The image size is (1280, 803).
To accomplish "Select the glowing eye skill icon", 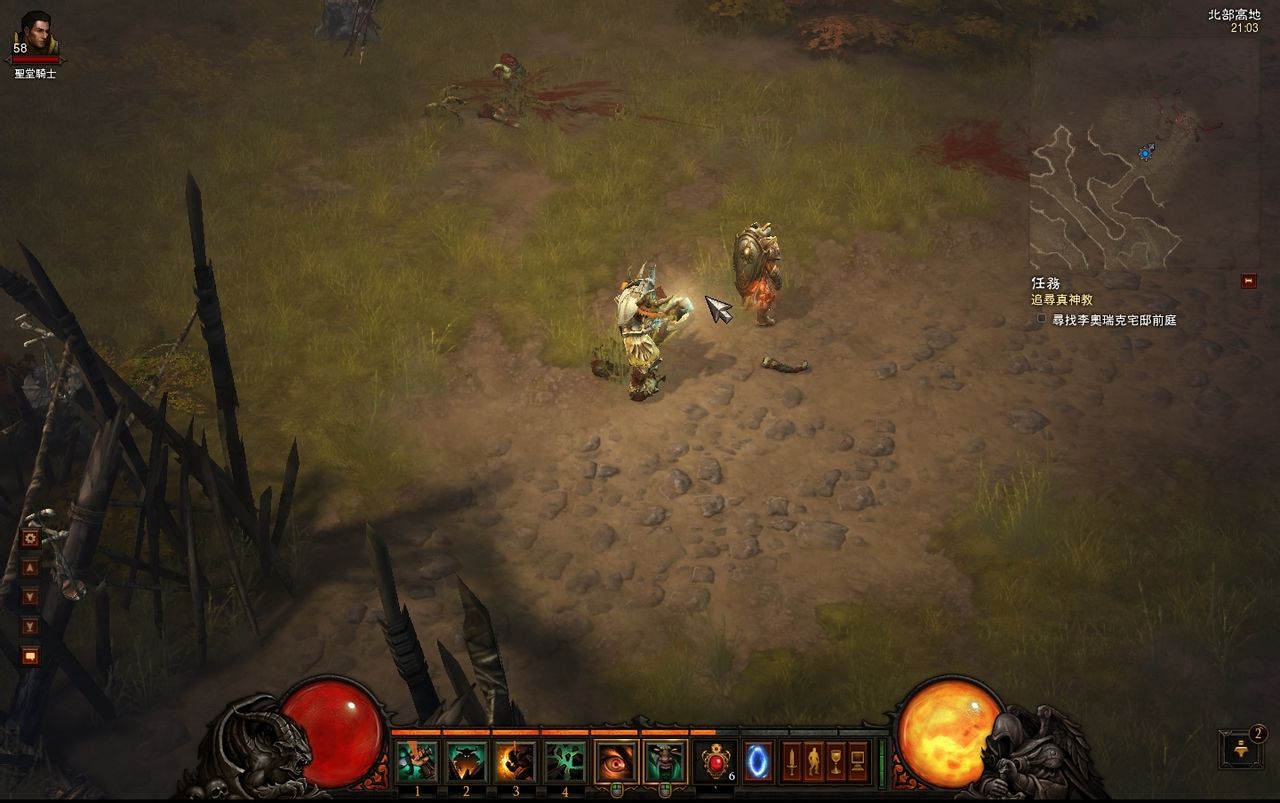I will click(x=616, y=762).
